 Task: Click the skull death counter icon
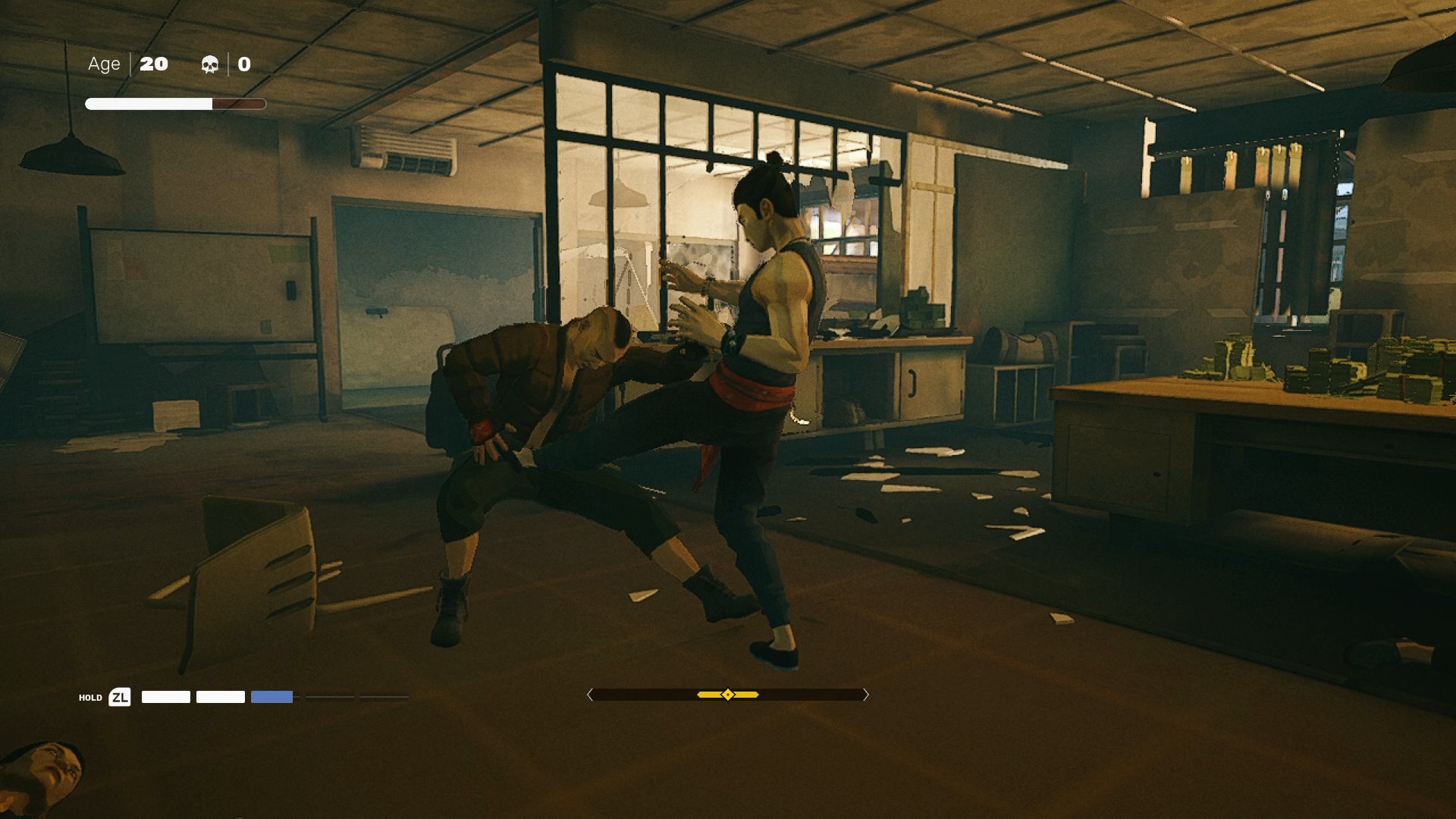[210, 64]
